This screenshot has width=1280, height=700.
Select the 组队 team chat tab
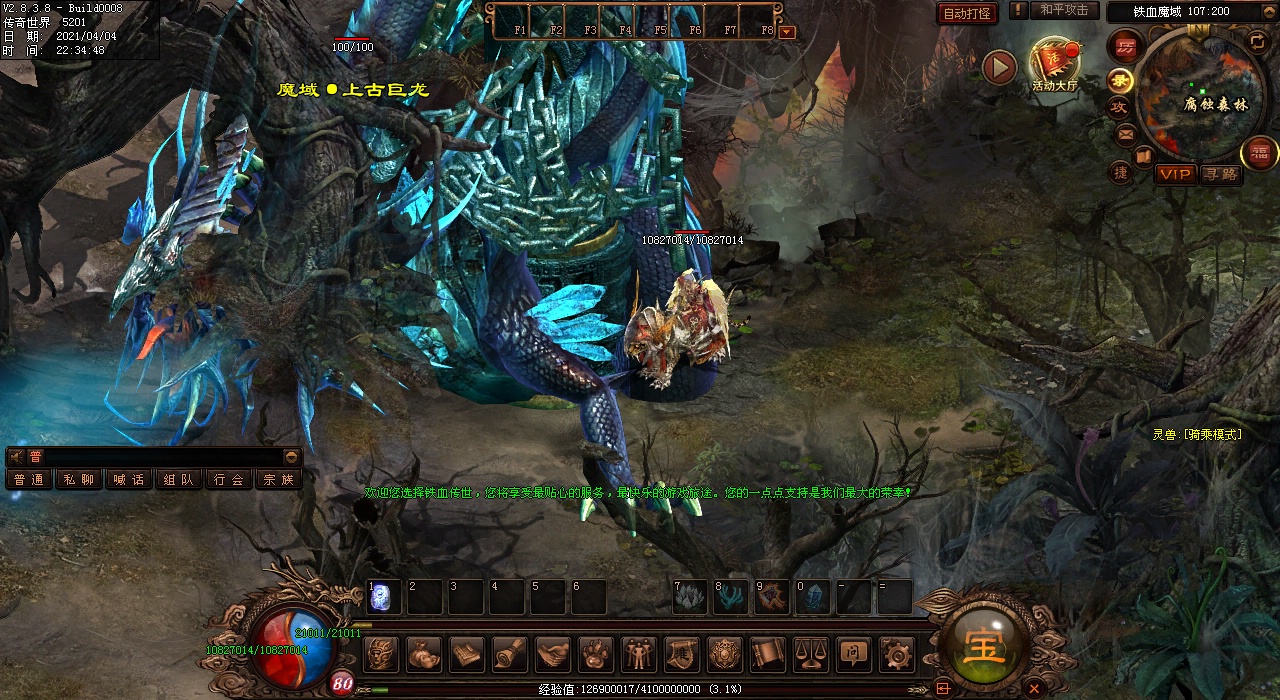178,480
